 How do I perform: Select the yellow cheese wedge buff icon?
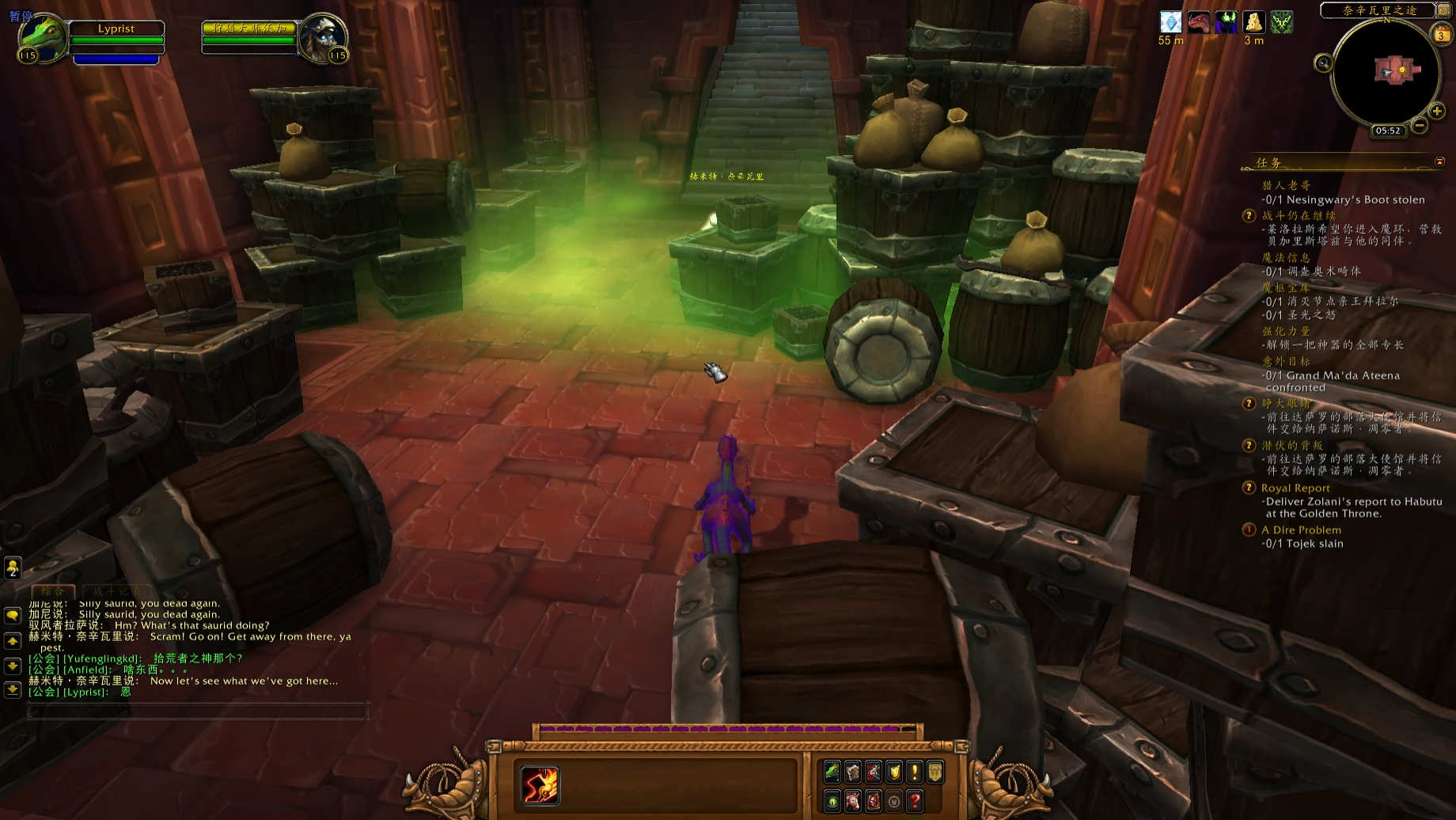1253,22
